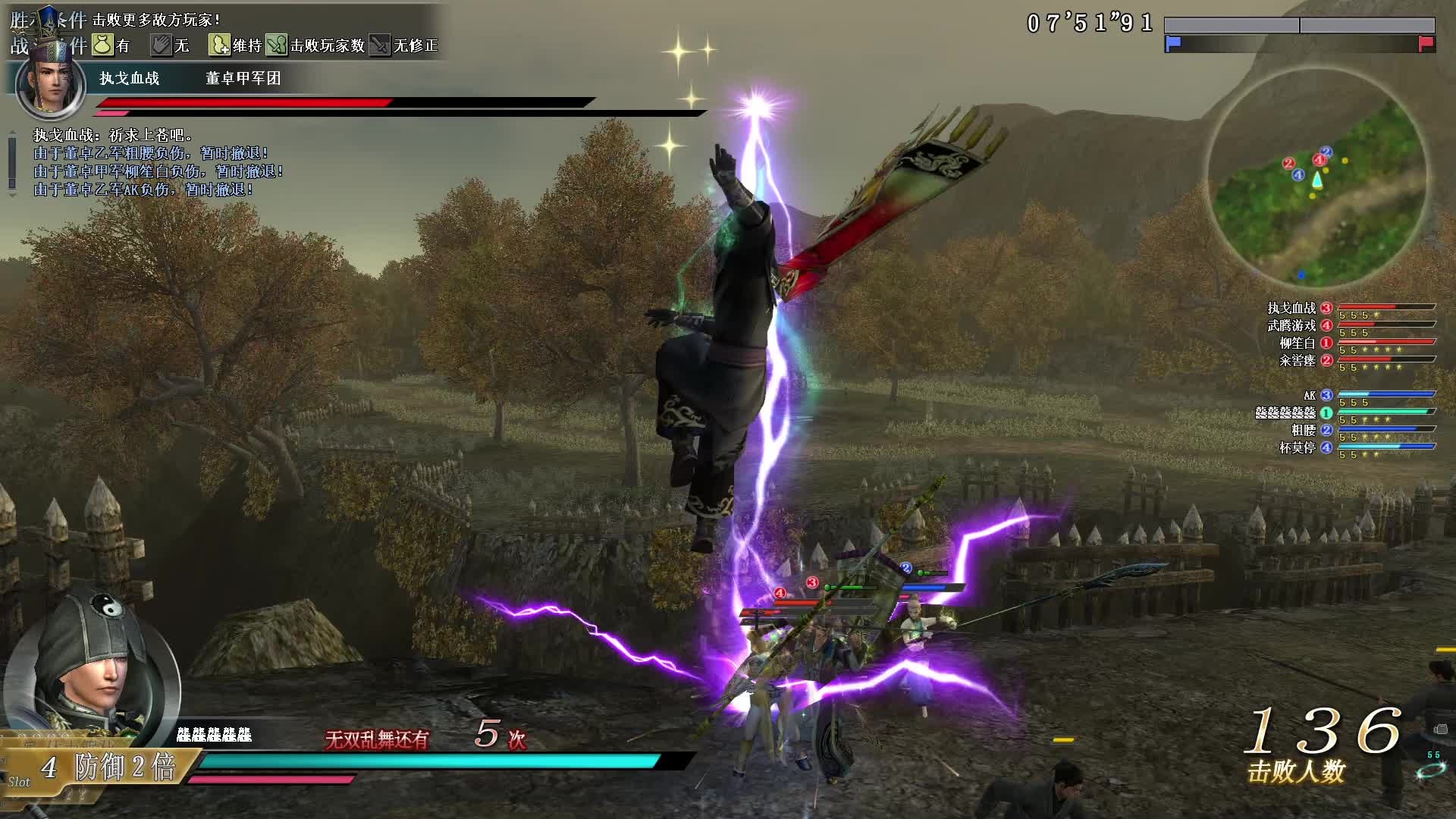Click the red team flag icon
Viewport: 1456px width, 819px height.
click(1426, 43)
